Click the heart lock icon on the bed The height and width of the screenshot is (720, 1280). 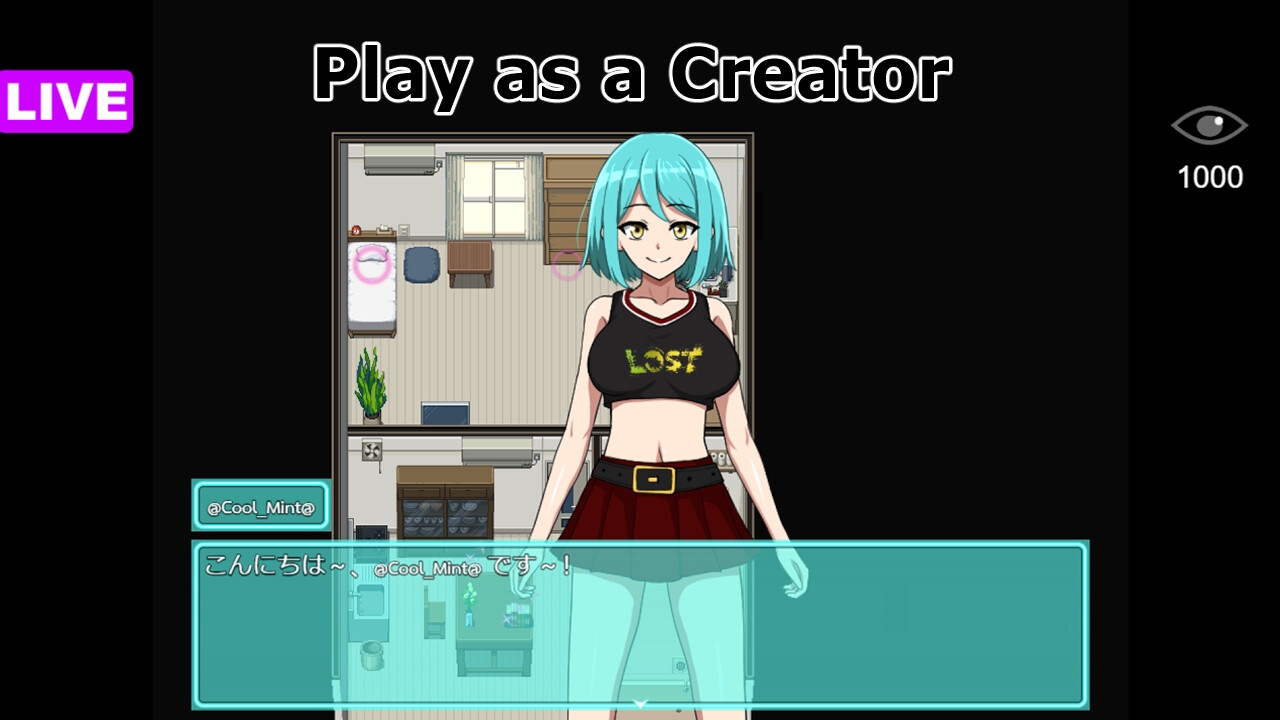(373, 264)
